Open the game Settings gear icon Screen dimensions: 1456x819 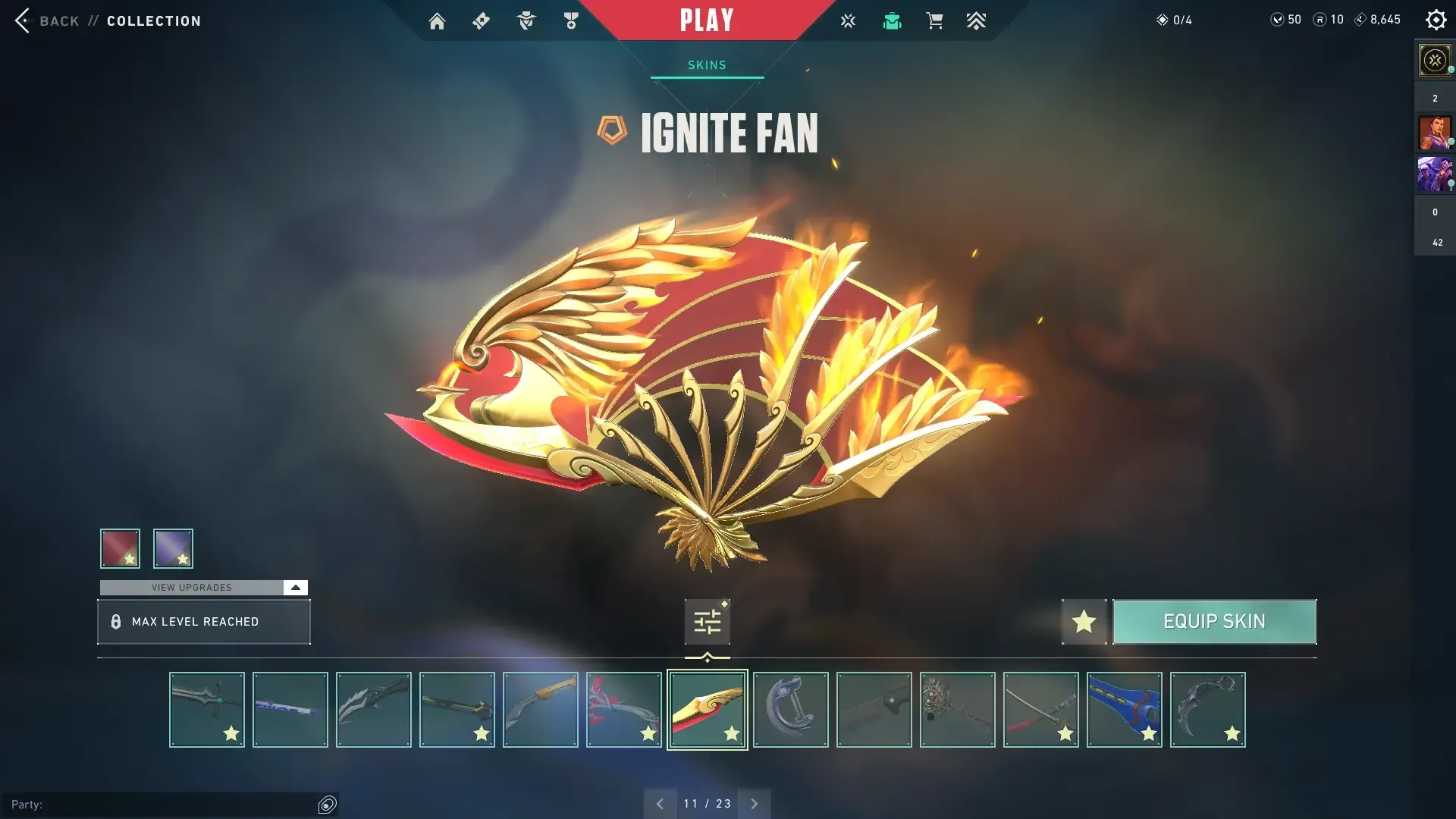point(1436,19)
